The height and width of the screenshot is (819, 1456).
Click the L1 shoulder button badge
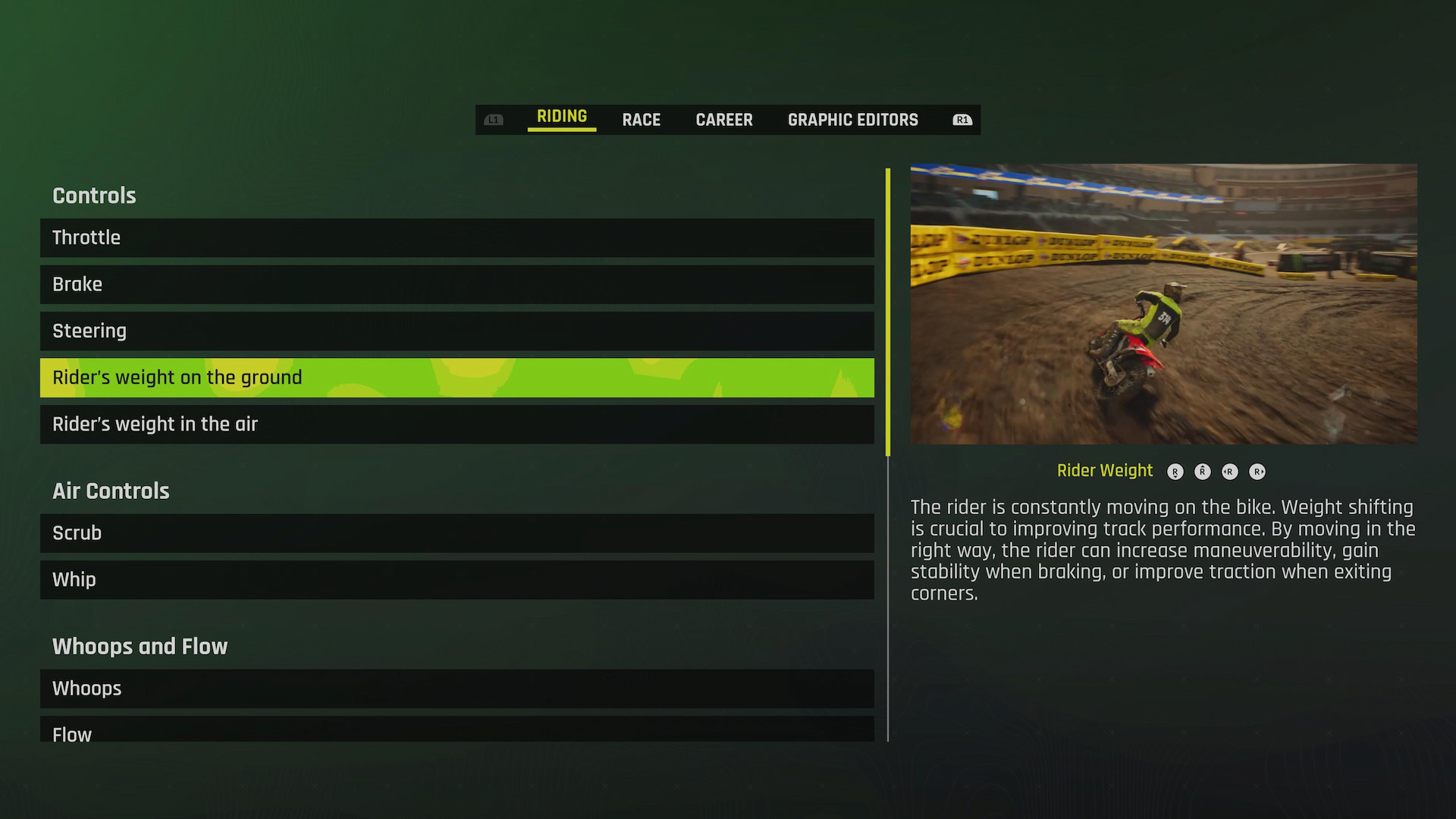(x=494, y=119)
